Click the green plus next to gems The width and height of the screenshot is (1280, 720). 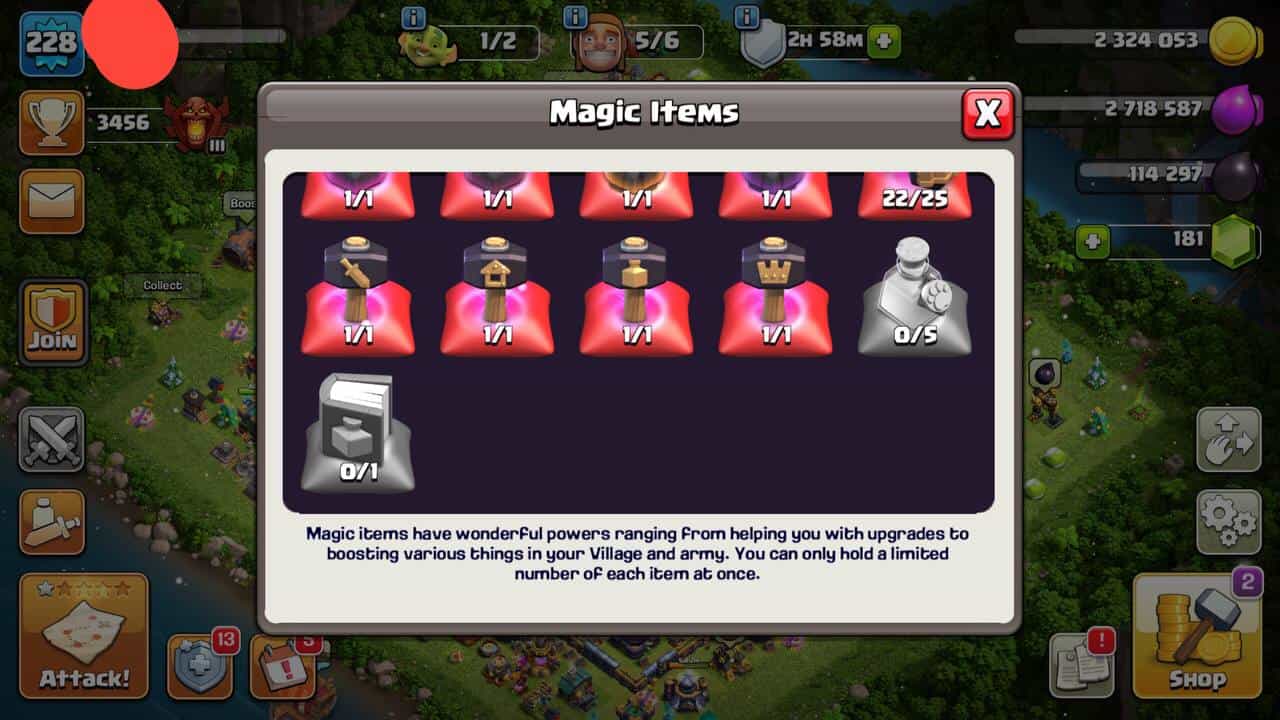point(1093,242)
